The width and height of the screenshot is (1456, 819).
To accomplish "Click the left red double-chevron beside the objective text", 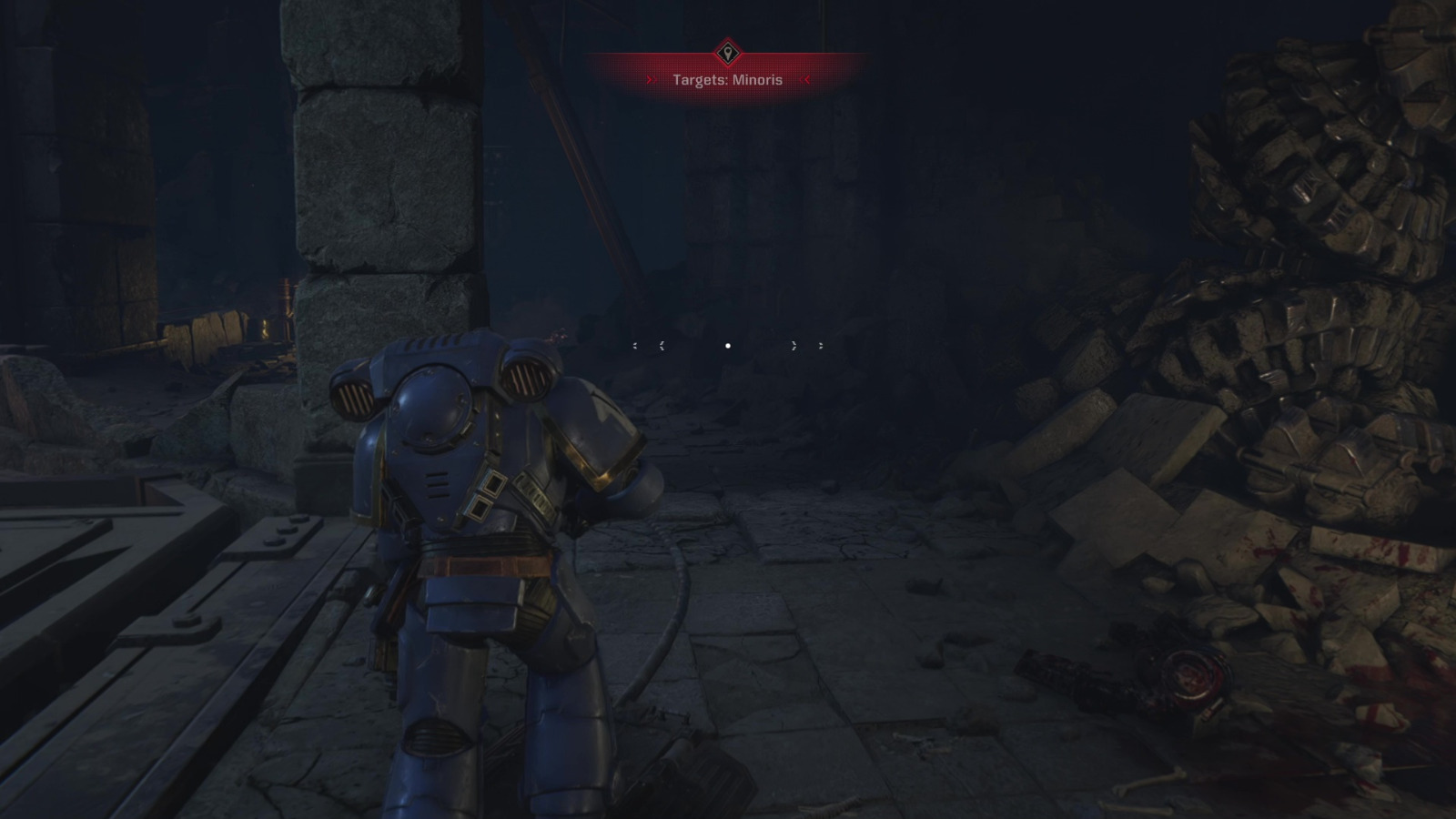I will pos(652,80).
